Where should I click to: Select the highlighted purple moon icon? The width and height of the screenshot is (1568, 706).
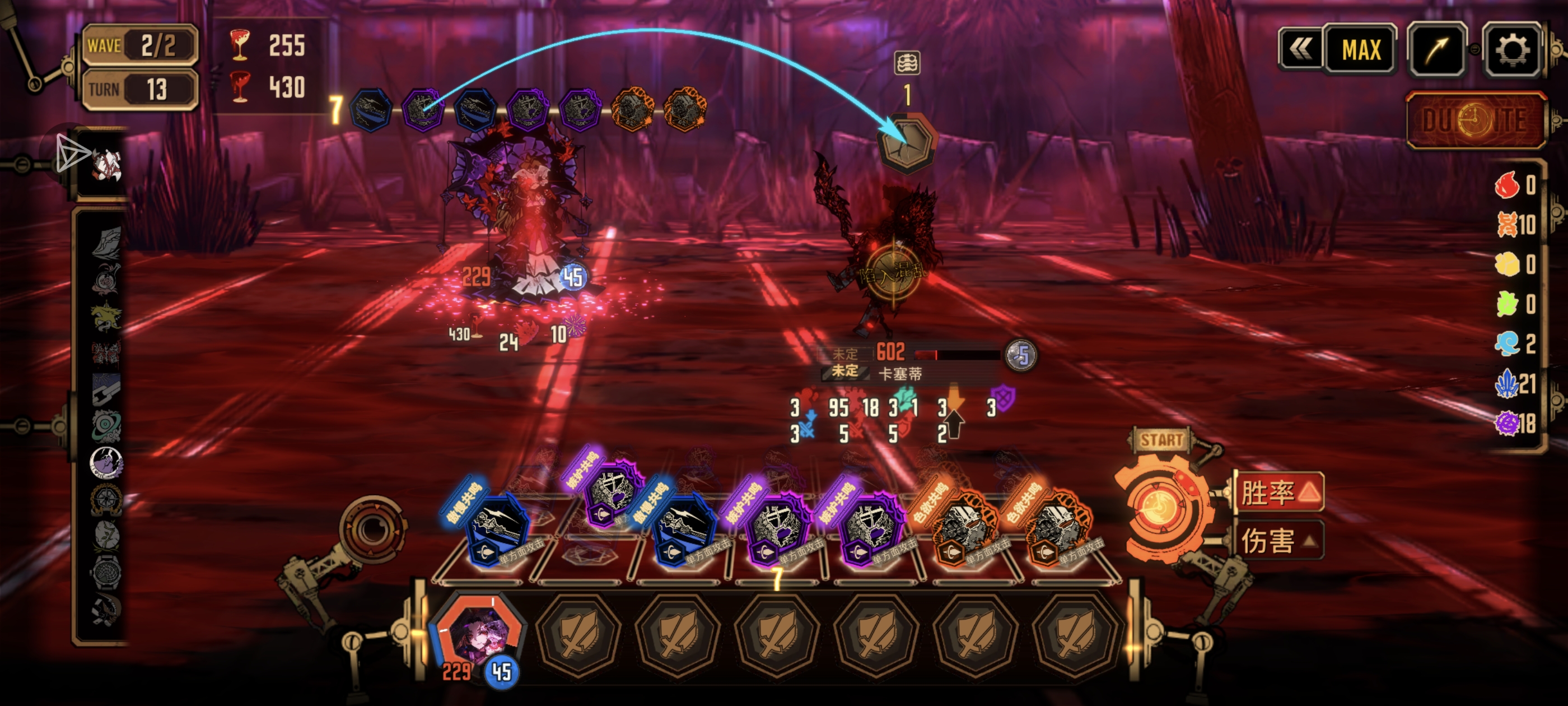pos(106,462)
